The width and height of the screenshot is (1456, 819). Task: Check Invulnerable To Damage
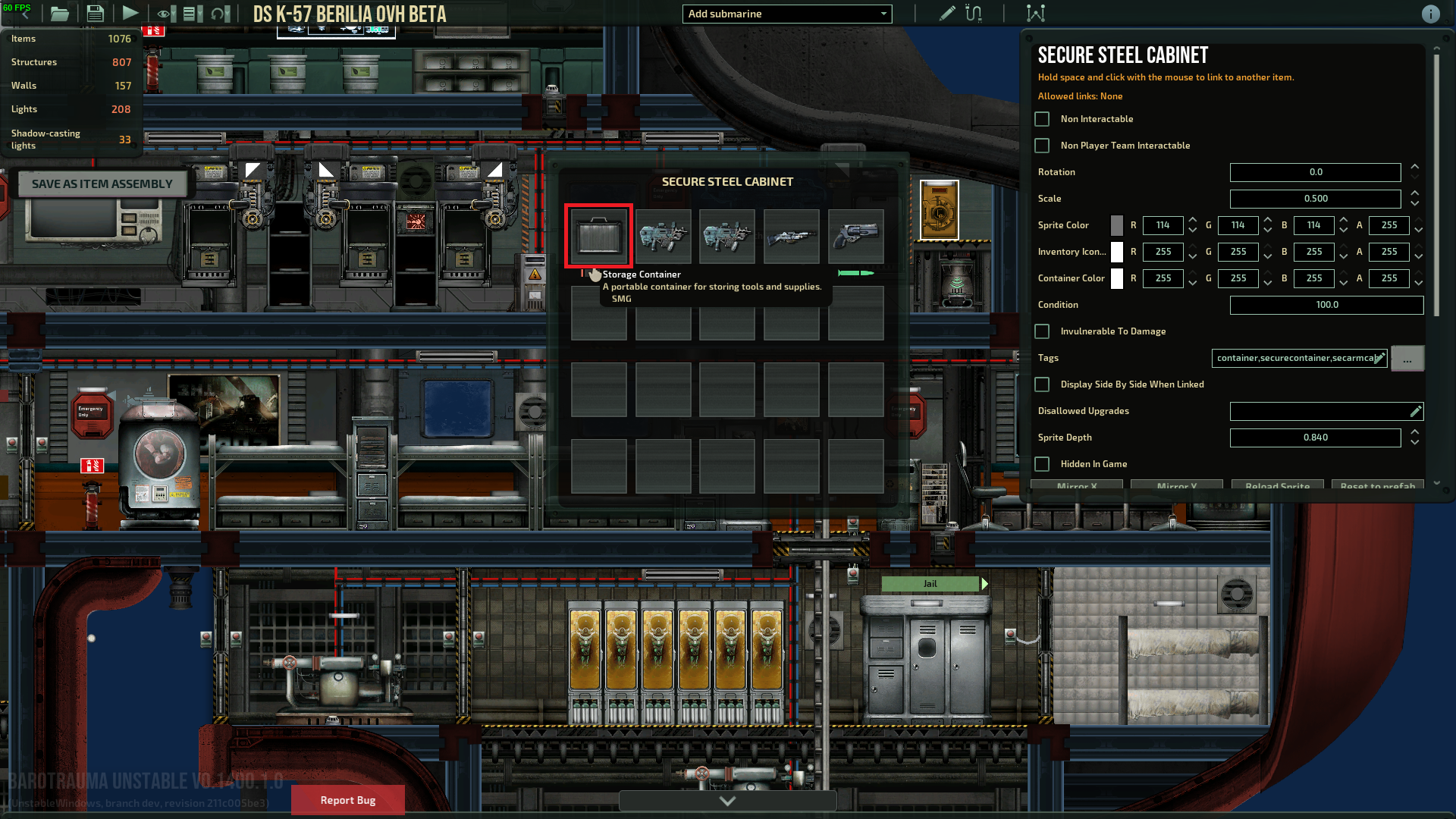click(x=1041, y=331)
